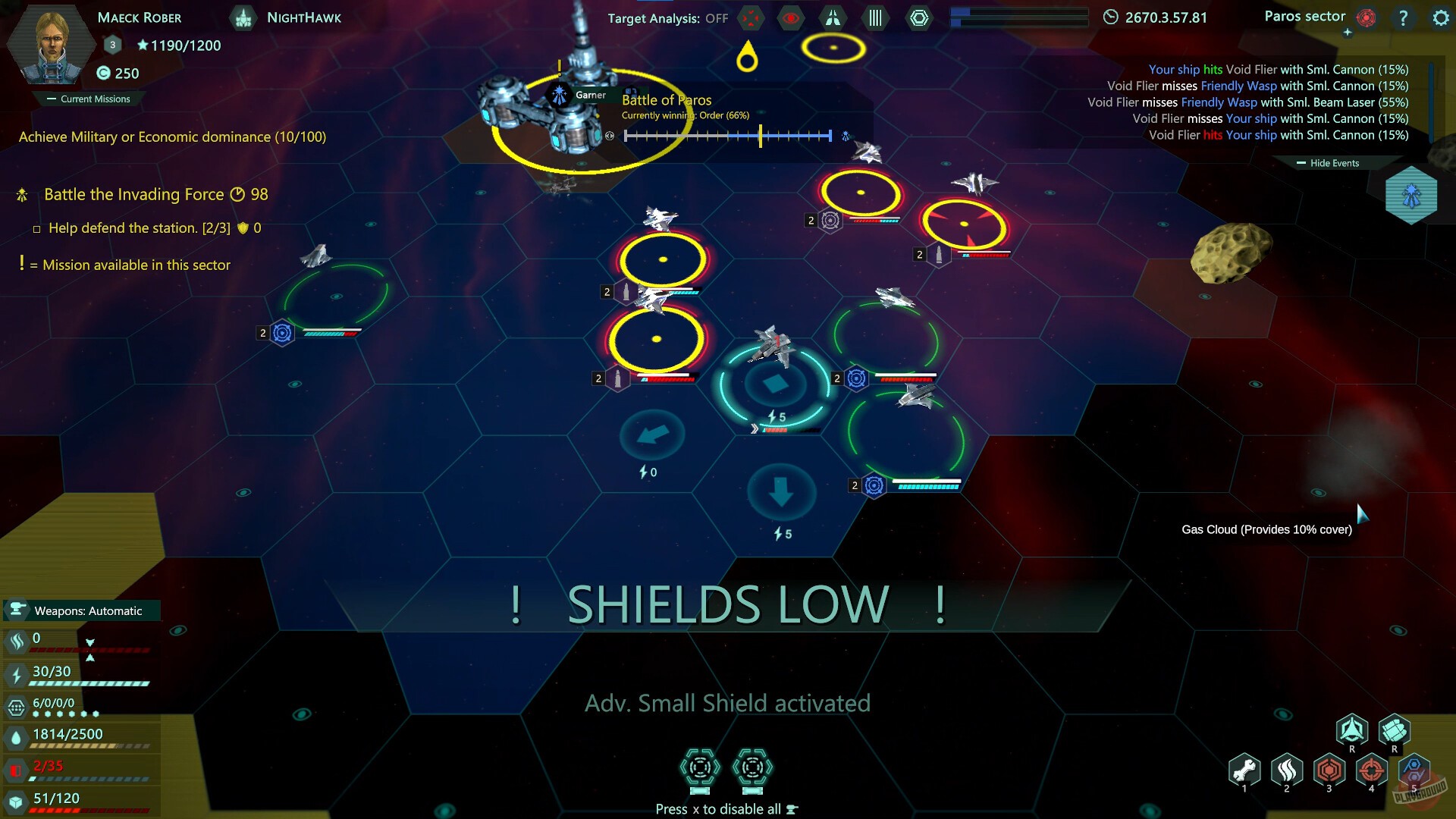1456x819 pixels.
Task: Disable the first weapon hexagon at screen bottom
Action: [699, 767]
